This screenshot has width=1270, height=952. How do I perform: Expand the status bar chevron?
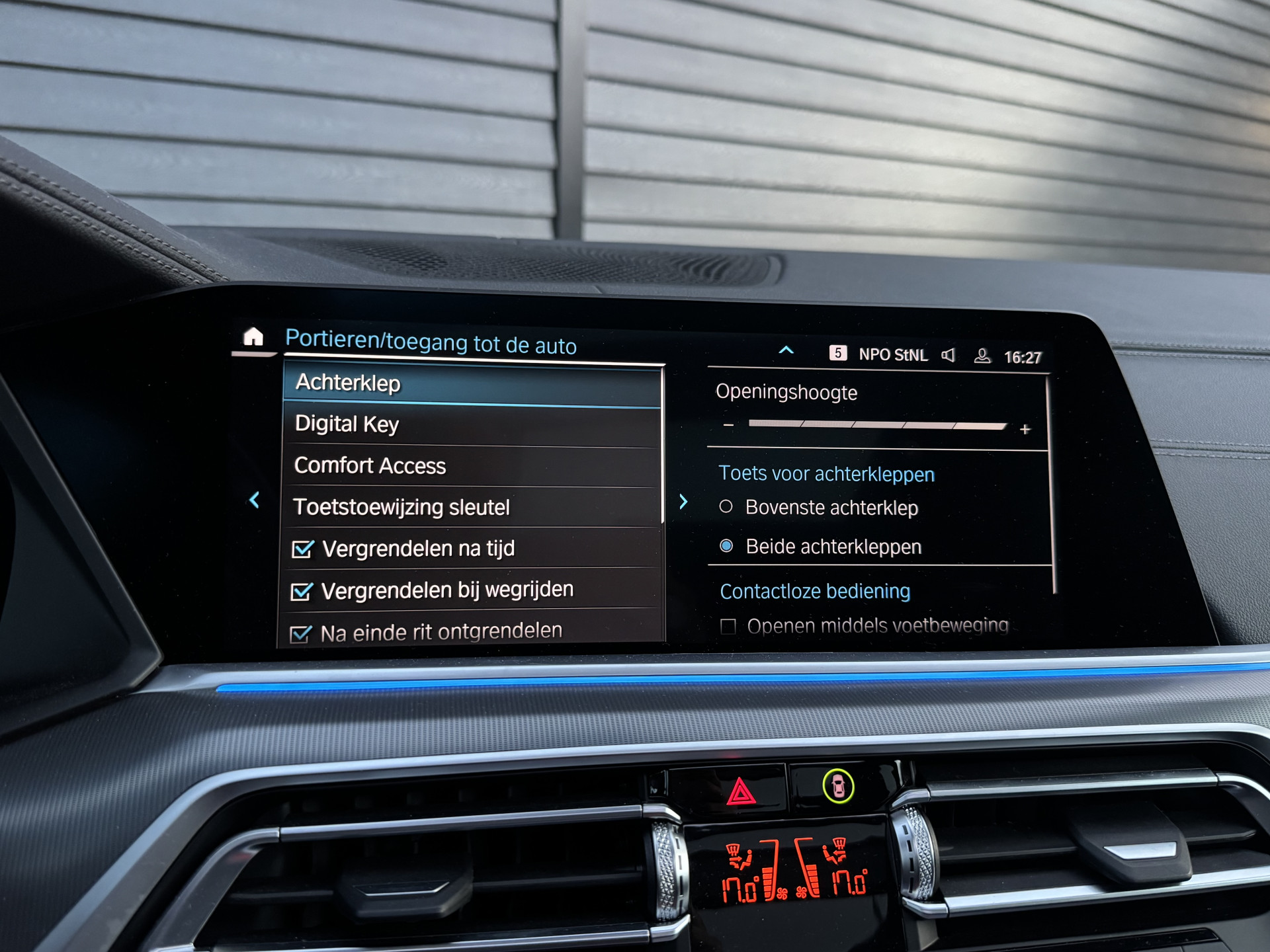[786, 350]
